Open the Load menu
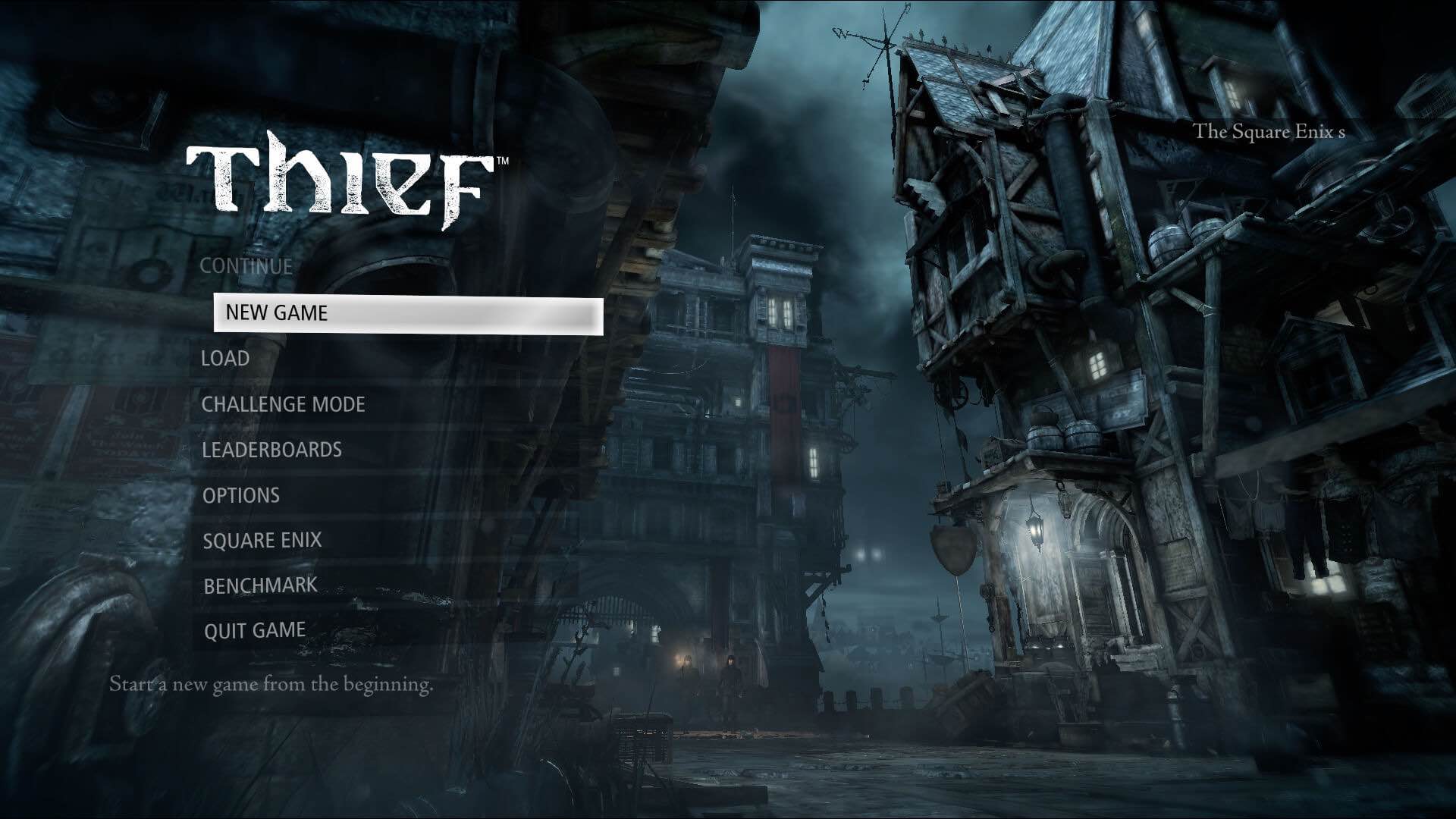 [x=225, y=359]
